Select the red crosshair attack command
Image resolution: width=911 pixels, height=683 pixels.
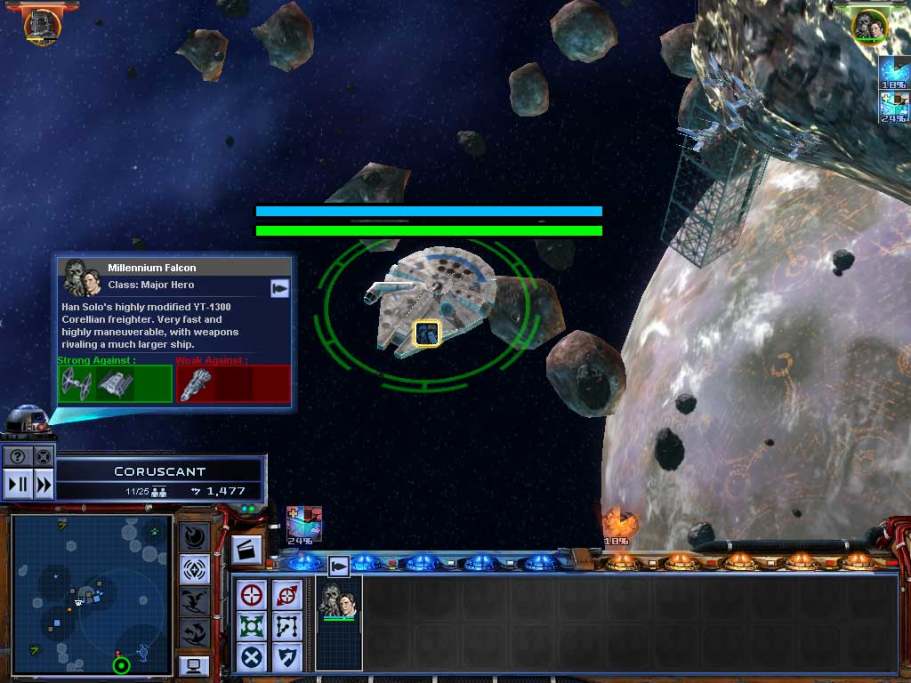click(x=253, y=594)
